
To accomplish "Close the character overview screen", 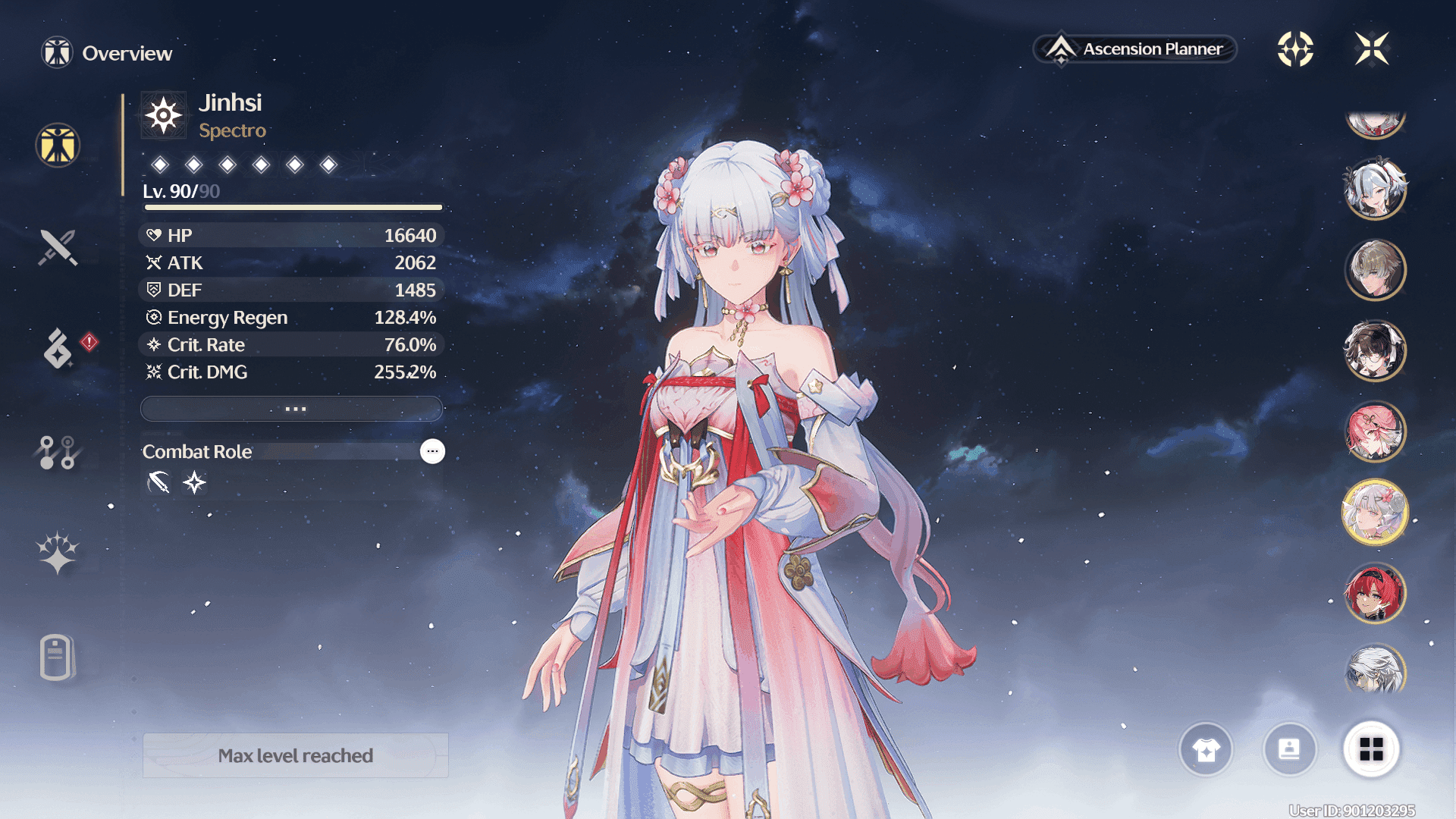I will click(1372, 49).
